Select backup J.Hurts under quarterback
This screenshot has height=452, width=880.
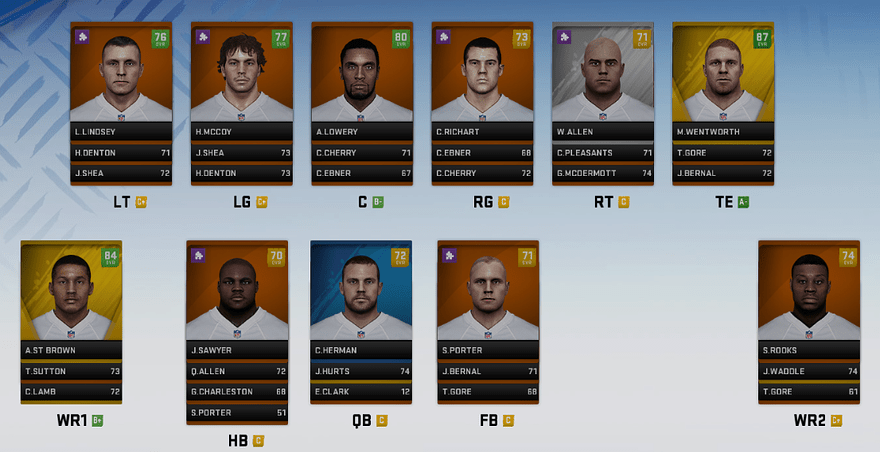(x=361, y=371)
